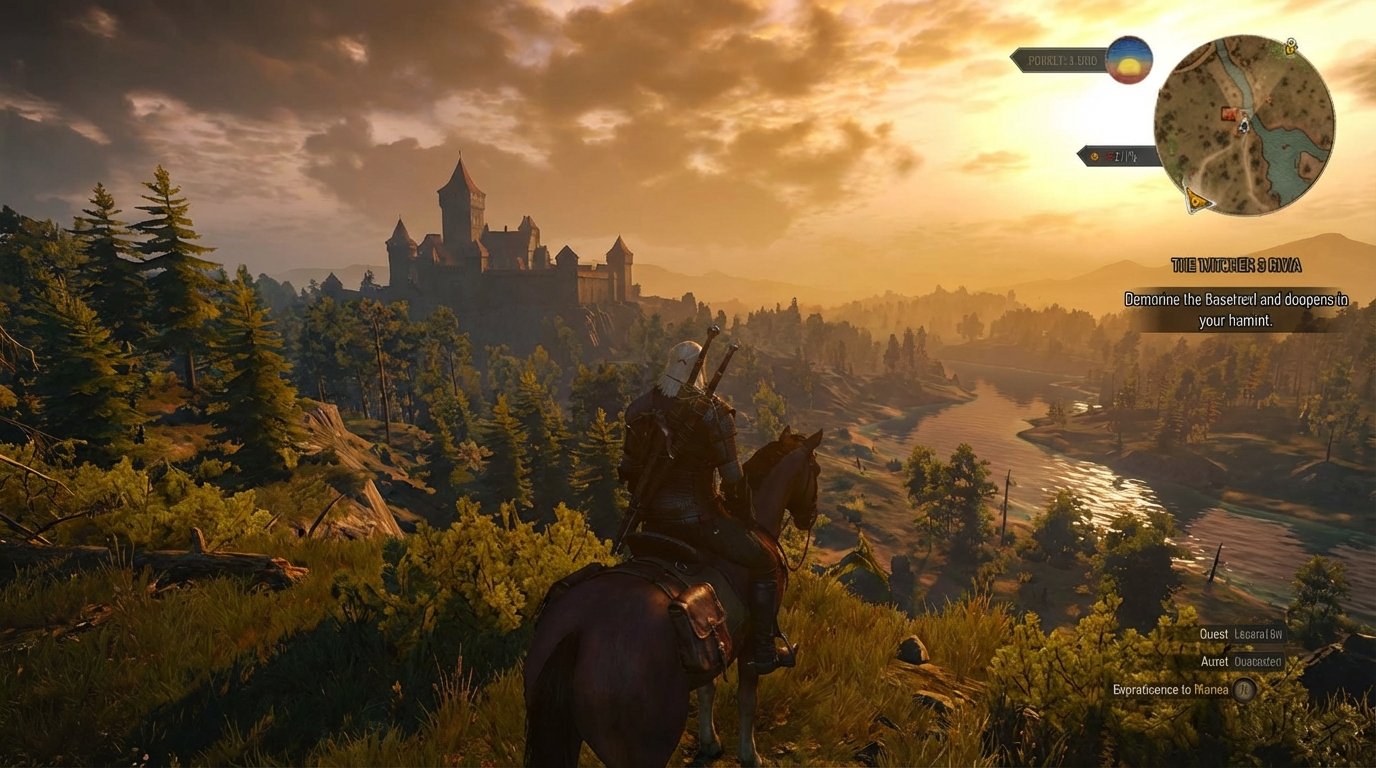The height and width of the screenshot is (768, 1376).
Task: Select the POKRET: 3 ENO banner
Action: pyautogui.click(x=1063, y=62)
